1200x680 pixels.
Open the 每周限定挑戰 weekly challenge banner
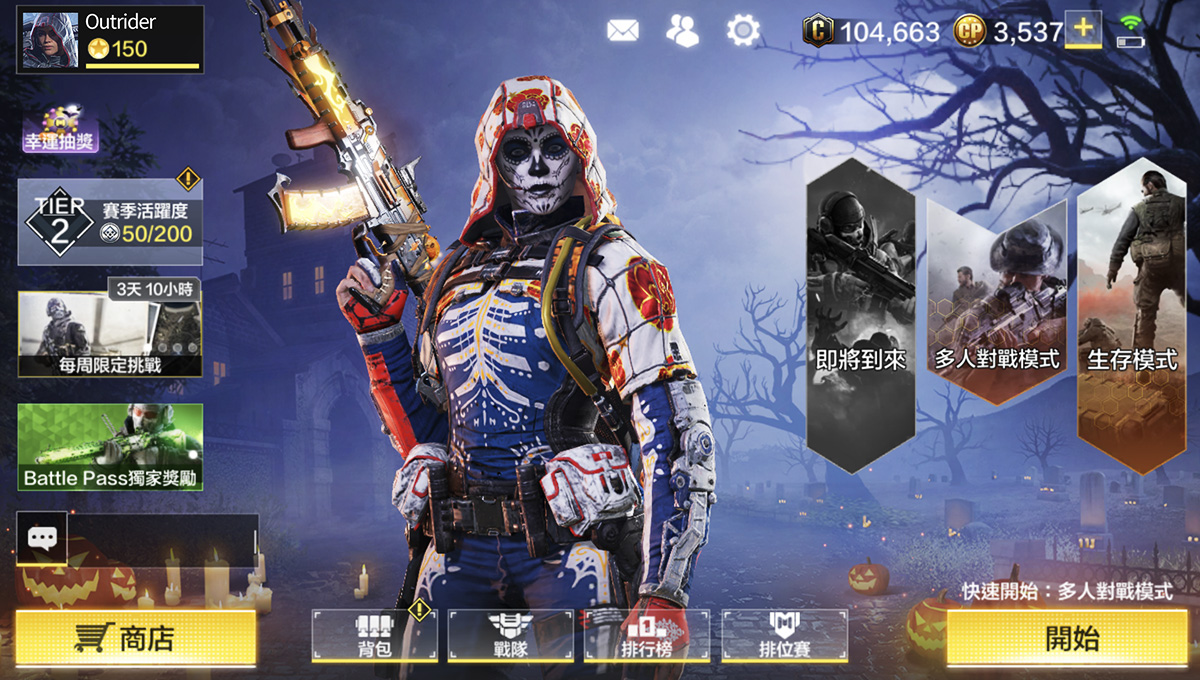110,335
